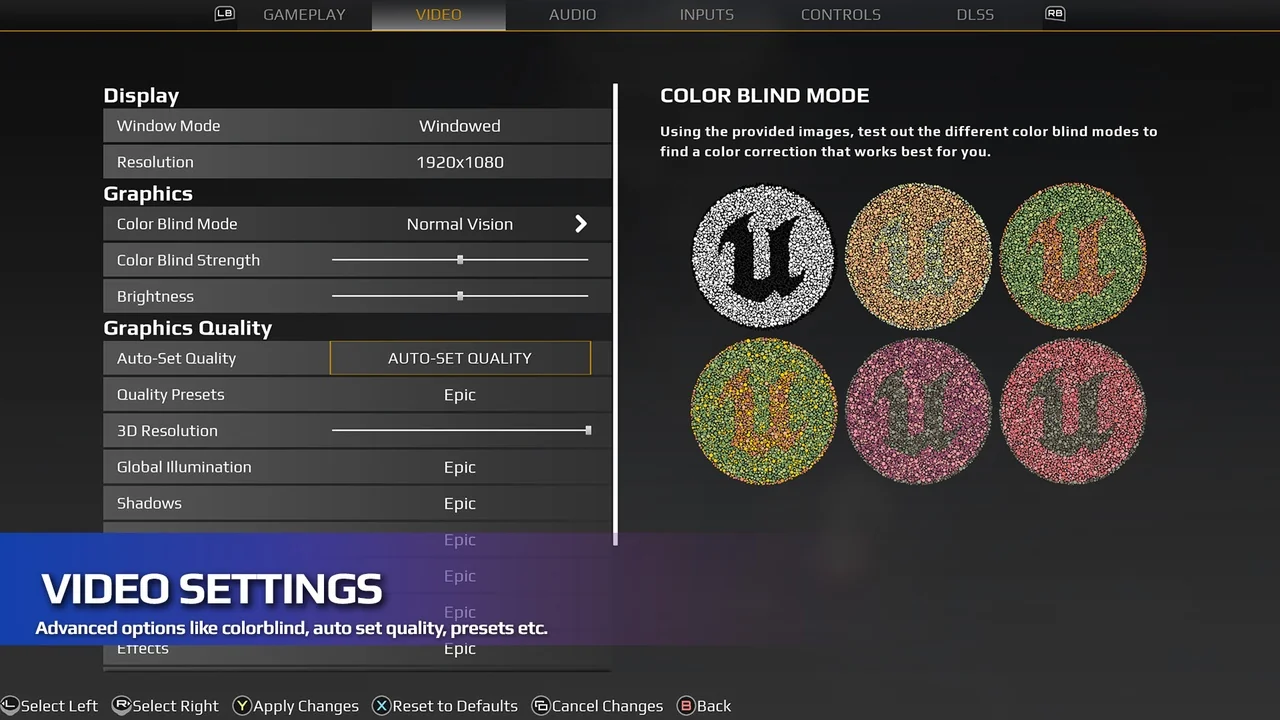The image size is (1280, 720).
Task: Change the Window Mode setting
Action: coord(459,126)
